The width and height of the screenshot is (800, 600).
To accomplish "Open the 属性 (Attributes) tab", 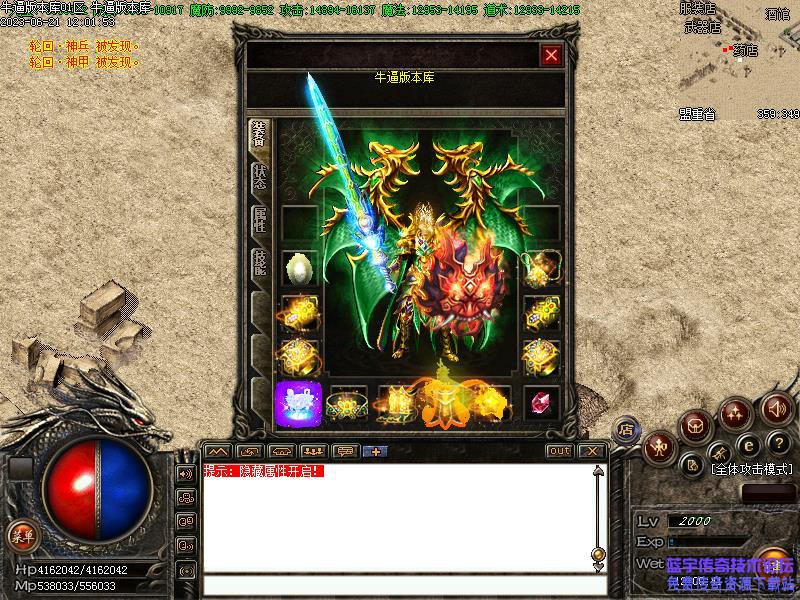I will pyautogui.click(x=259, y=221).
